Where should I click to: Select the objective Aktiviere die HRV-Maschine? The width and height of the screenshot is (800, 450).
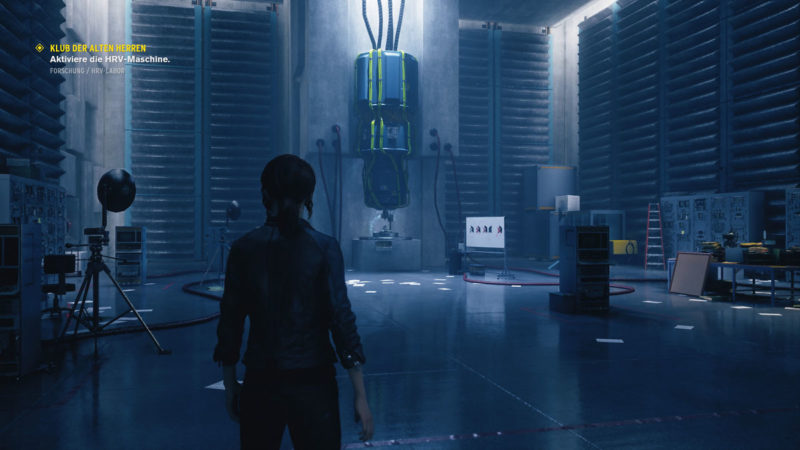[110, 60]
